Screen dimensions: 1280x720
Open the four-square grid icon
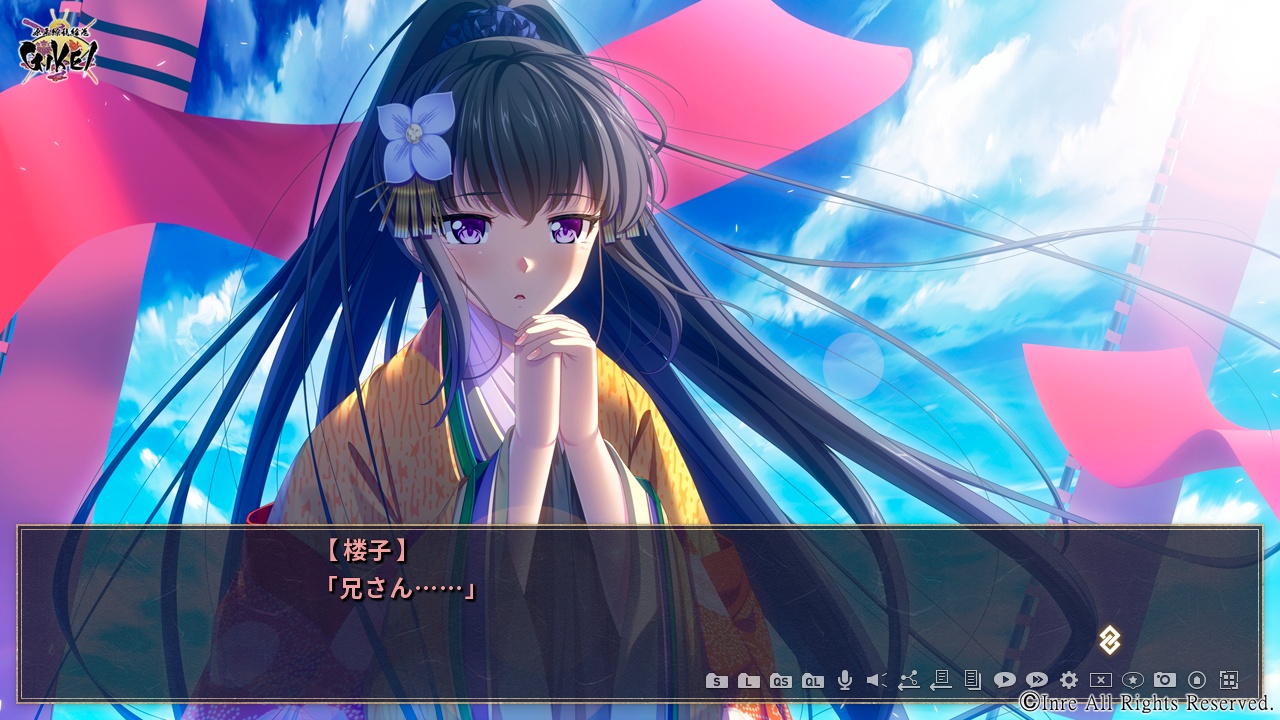pos(1229,681)
